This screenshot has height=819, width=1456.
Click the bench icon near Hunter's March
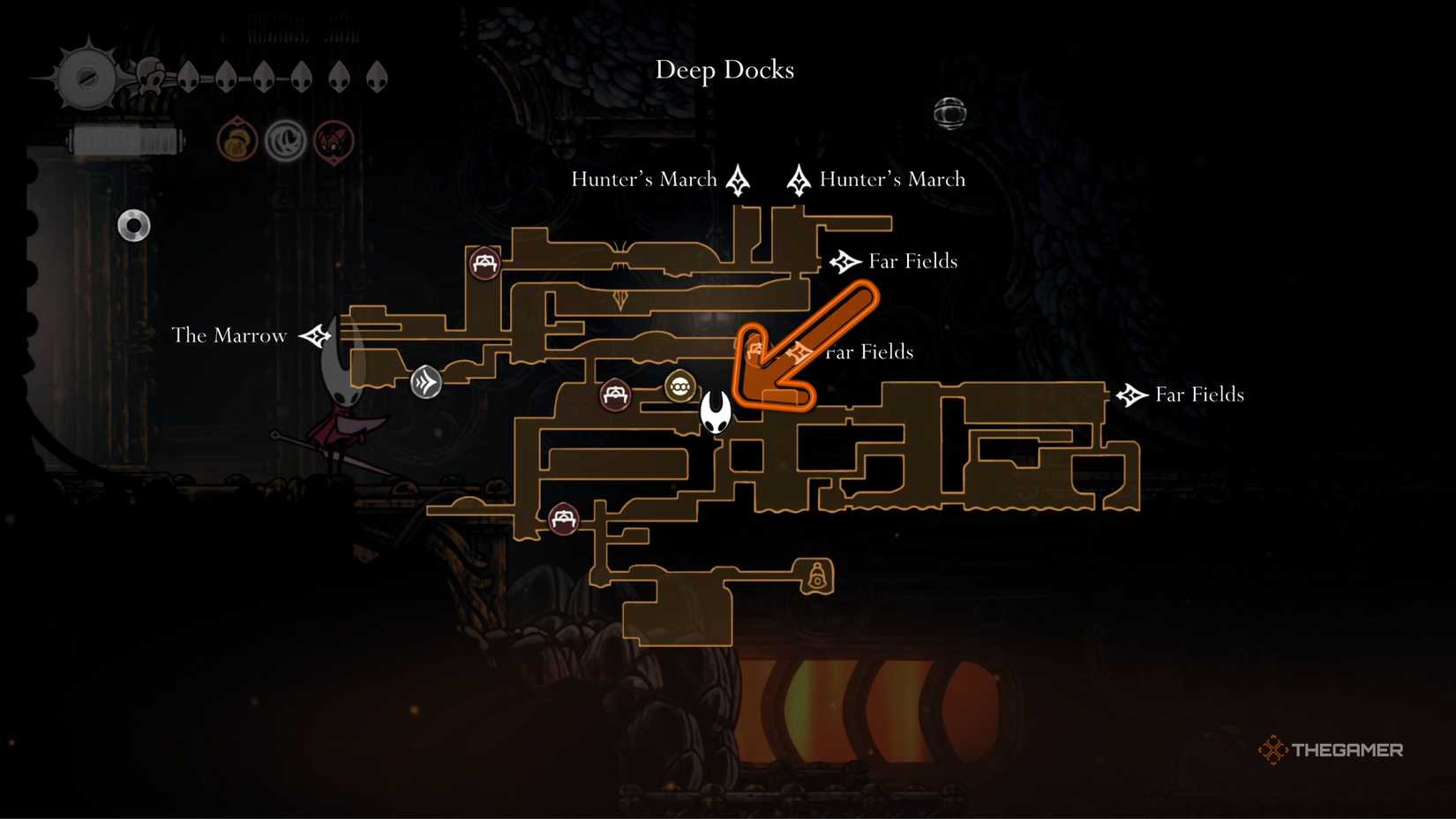click(x=484, y=262)
